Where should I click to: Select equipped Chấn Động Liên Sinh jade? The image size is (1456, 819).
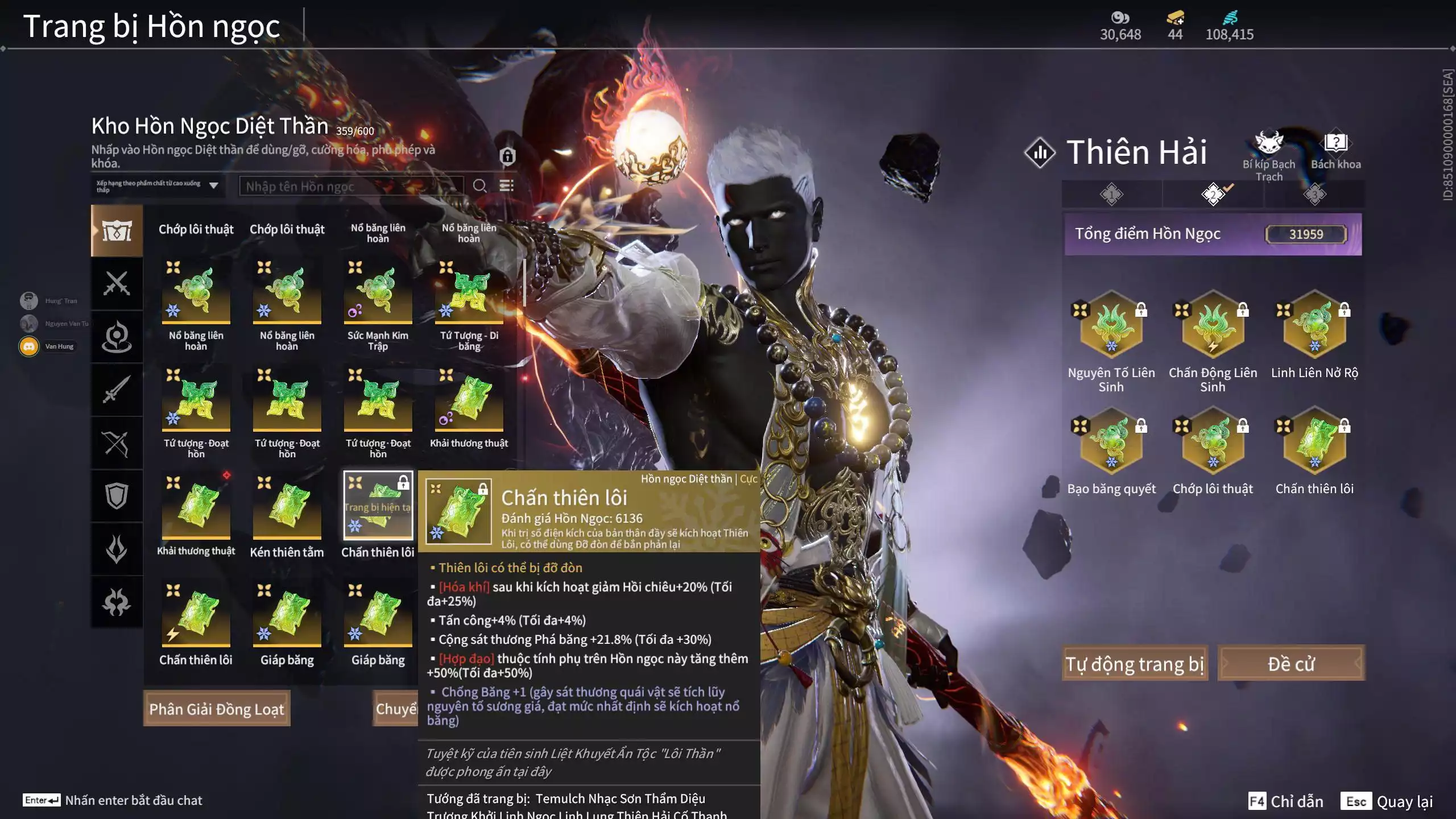click(1213, 325)
